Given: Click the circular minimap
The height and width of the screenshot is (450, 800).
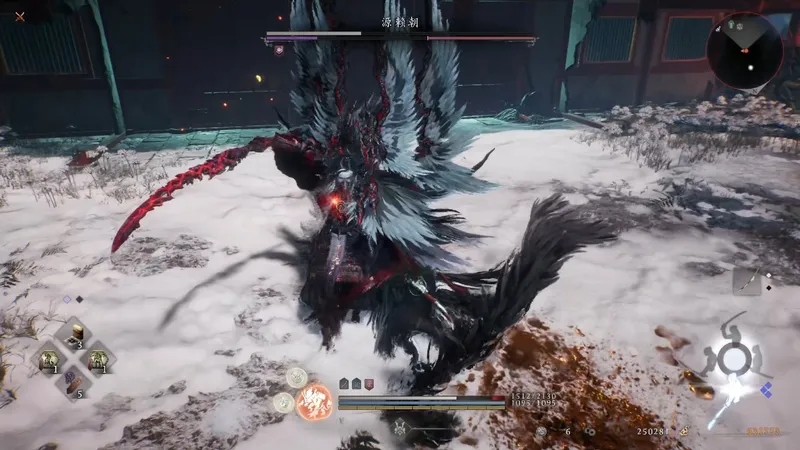Looking at the screenshot, I should (x=745, y=49).
